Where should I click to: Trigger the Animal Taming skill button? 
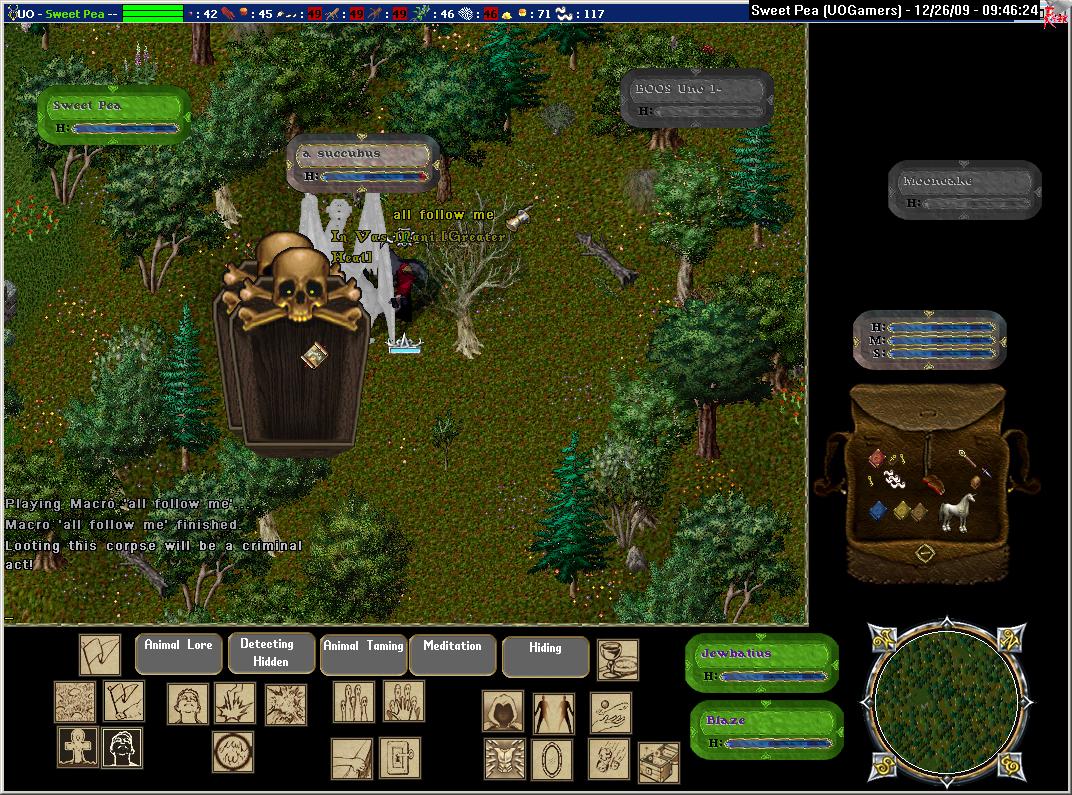pyautogui.click(x=364, y=653)
